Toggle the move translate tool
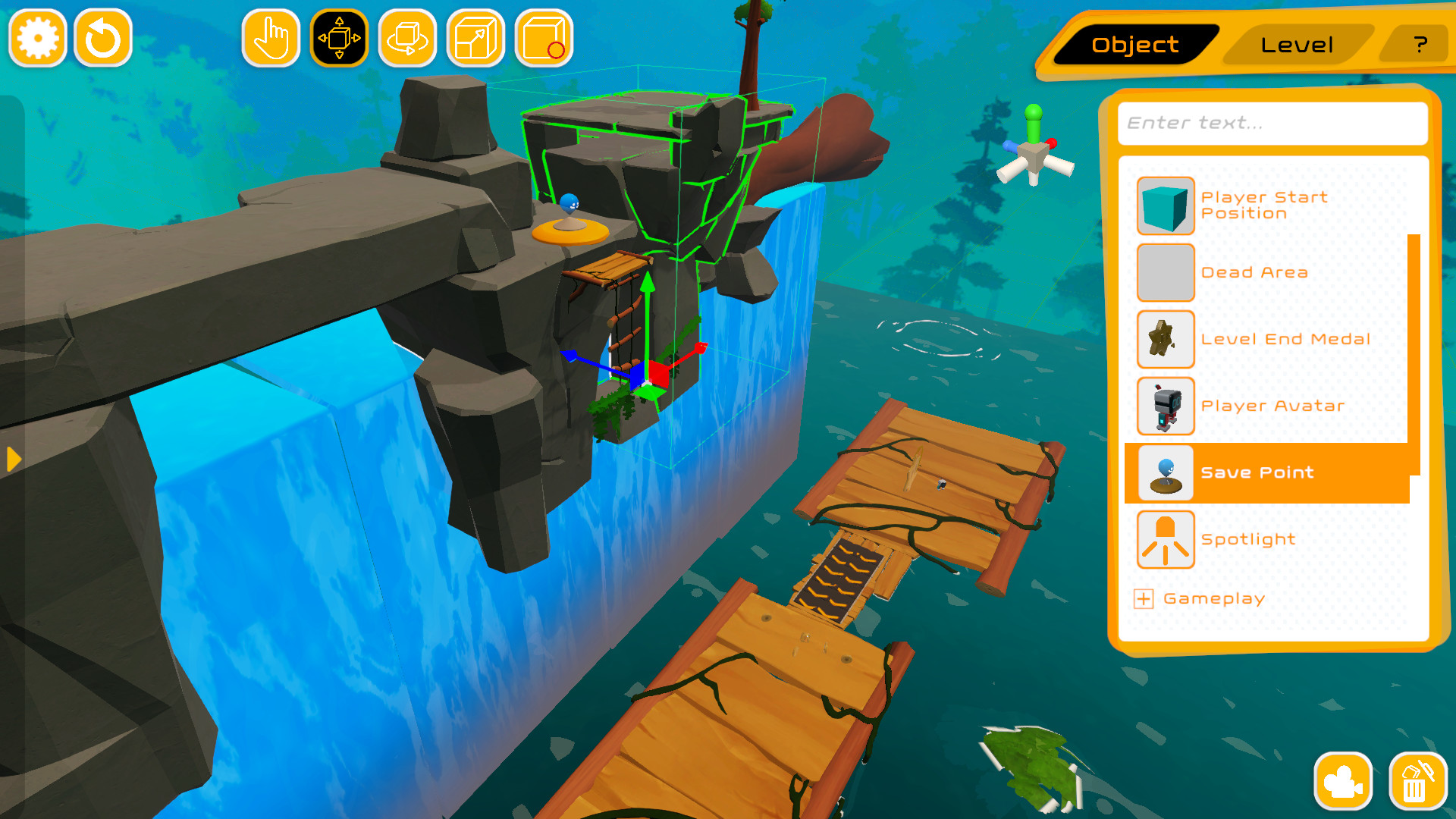This screenshot has height=819, width=1456. (x=340, y=37)
